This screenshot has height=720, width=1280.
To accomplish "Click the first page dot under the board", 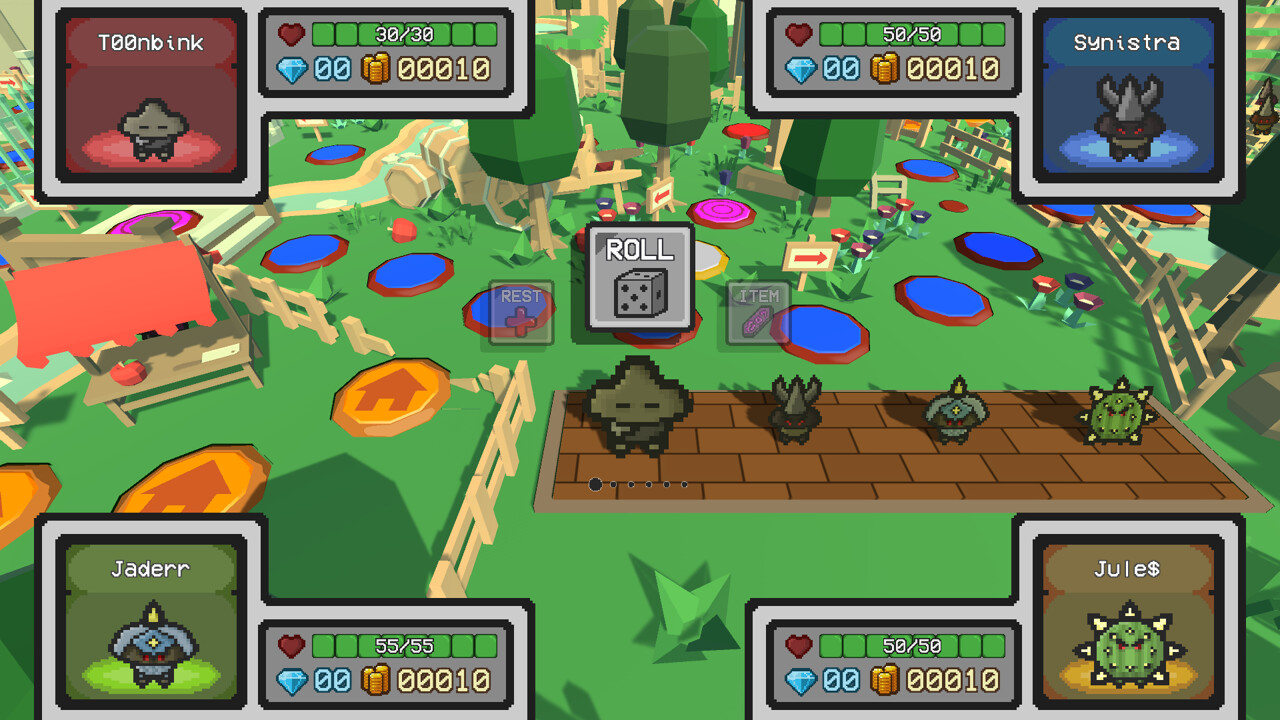I will pyautogui.click(x=596, y=484).
